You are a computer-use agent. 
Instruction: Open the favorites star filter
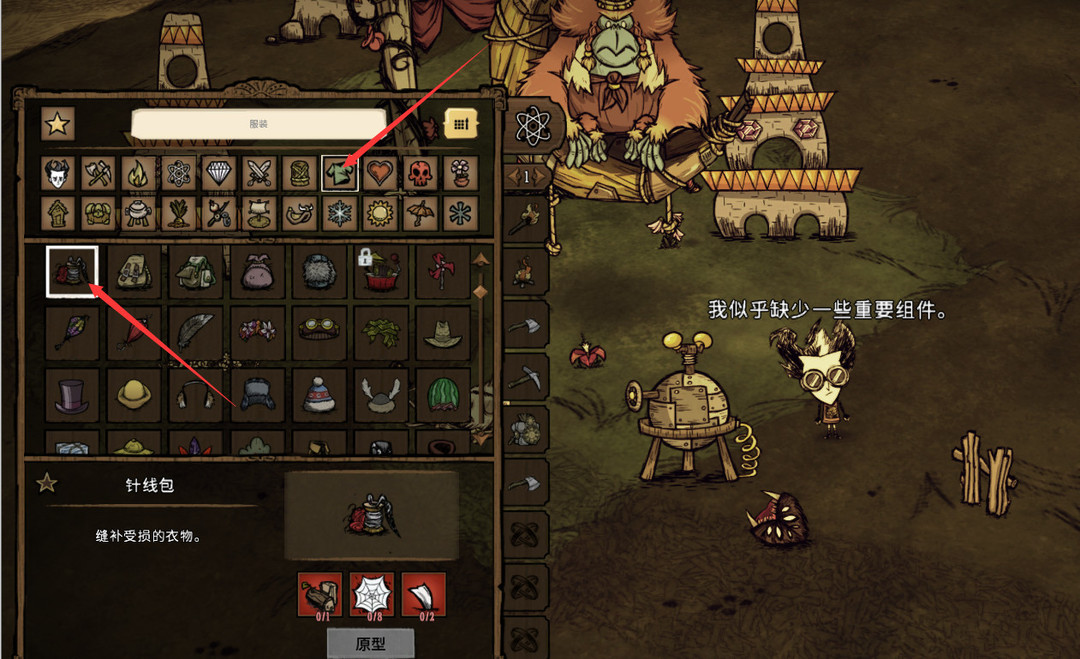(58, 124)
